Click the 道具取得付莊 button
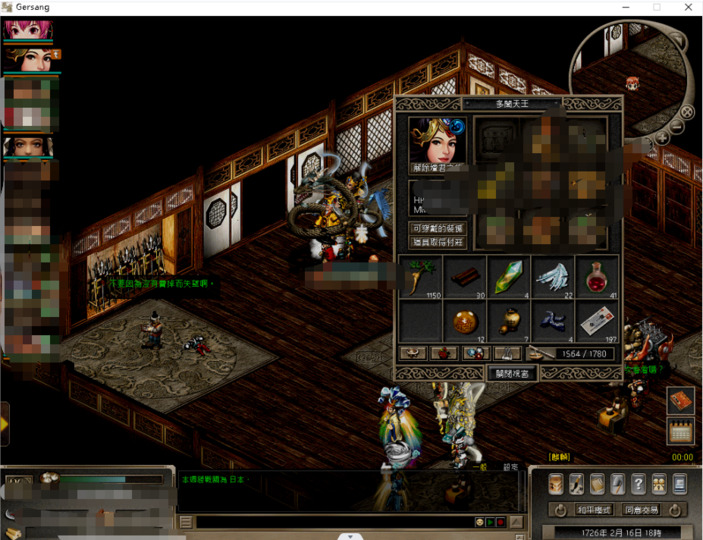 point(440,242)
